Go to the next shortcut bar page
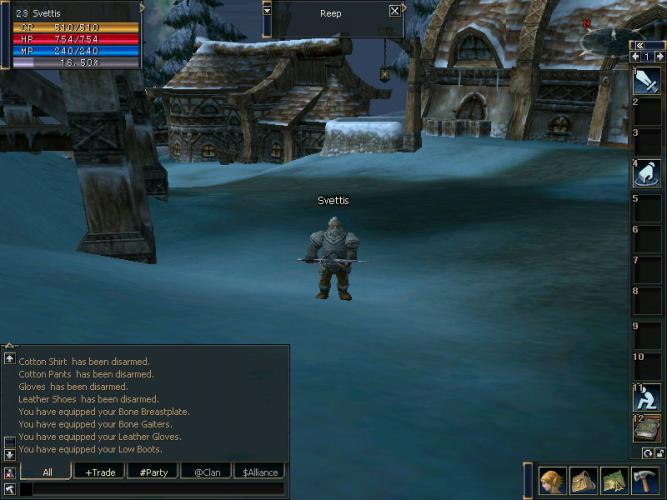The height and width of the screenshot is (500, 667). coord(659,57)
